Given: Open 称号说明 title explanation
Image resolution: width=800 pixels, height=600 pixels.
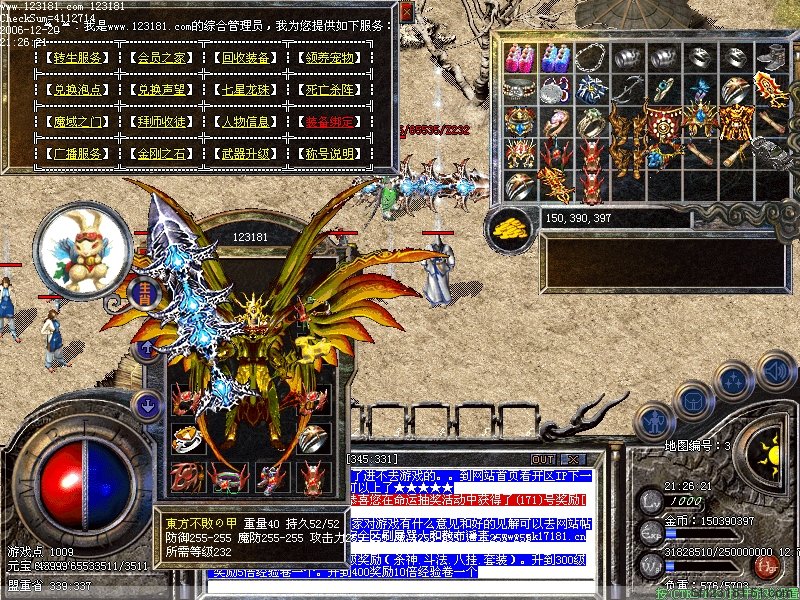Looking at the screenshot, I should [x=330, y=154].
